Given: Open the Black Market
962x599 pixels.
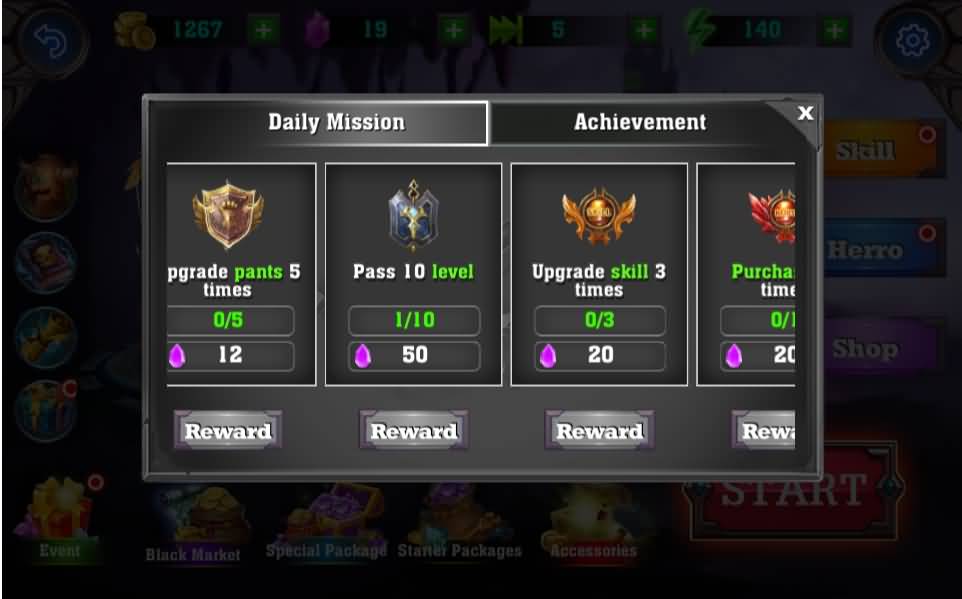Looking at the screenshot, I should coord(193,525).
